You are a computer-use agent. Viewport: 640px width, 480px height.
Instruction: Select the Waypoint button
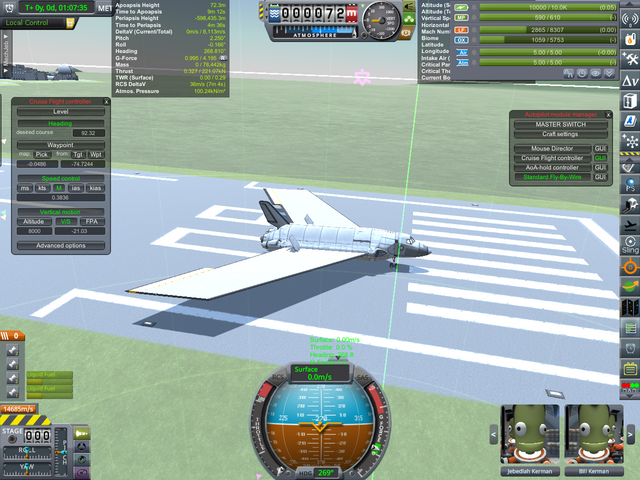click(x=60, y=144)
